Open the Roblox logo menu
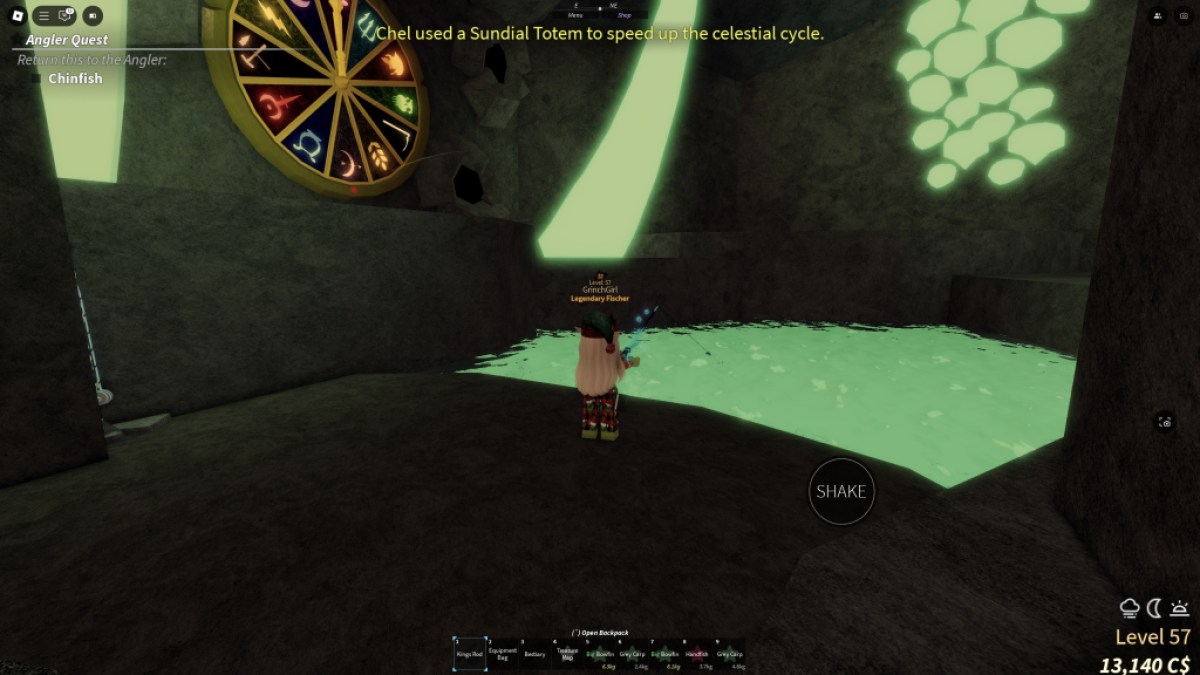The image size is (1200, 675). tap(17, 16)
